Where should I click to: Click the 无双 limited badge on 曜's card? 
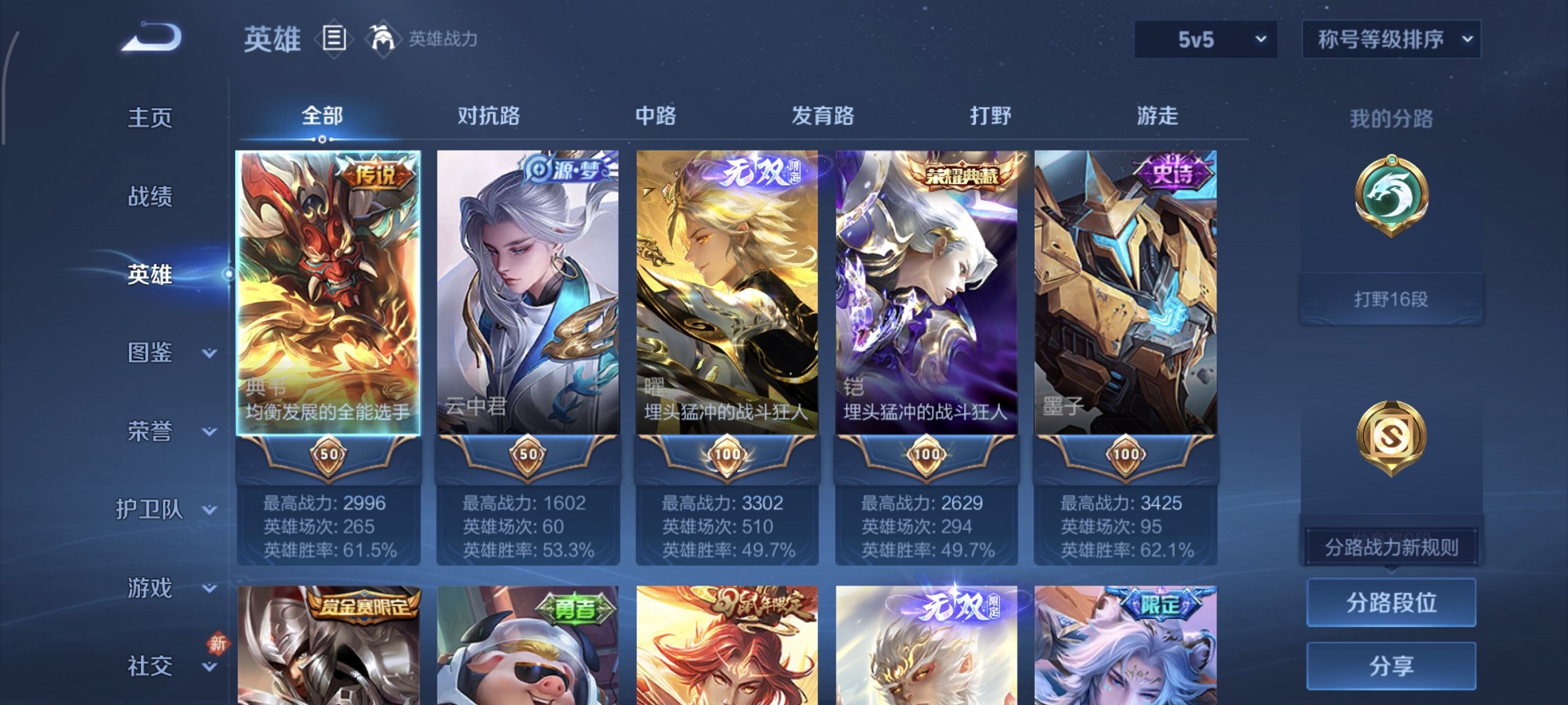(x=760, y=171)
